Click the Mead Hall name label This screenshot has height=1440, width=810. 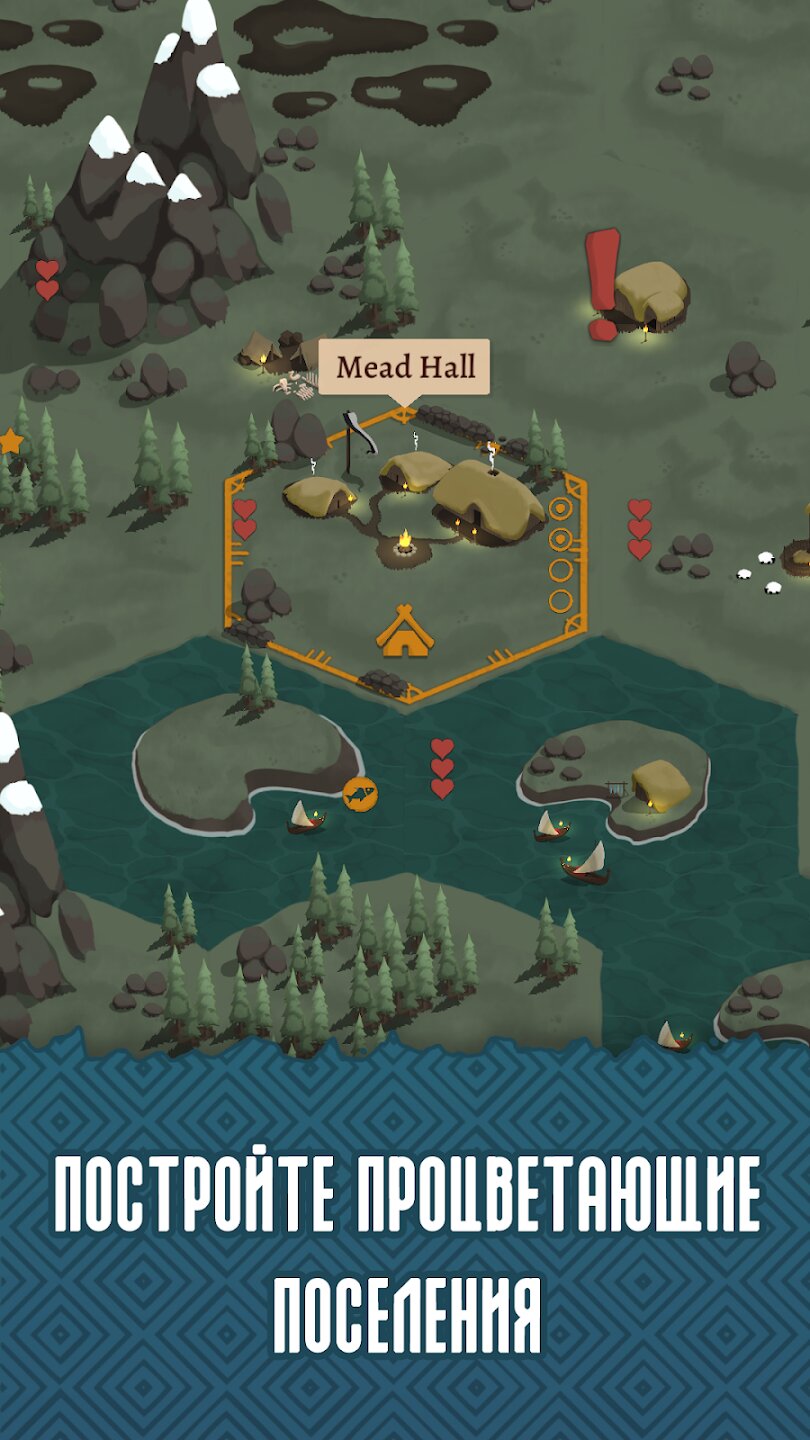pos(405,367)
